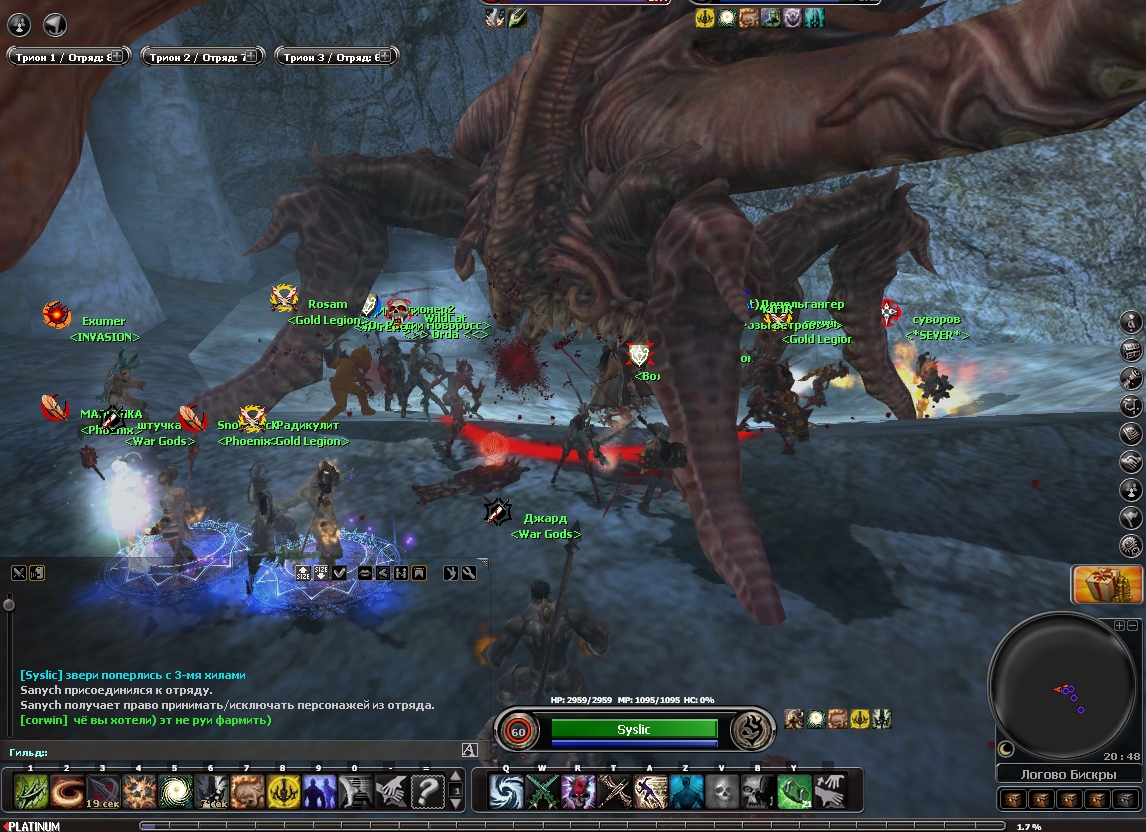Expand the Трион 3 squad panel
Screen dimensions: 1146x832
(x=385, y=57)
